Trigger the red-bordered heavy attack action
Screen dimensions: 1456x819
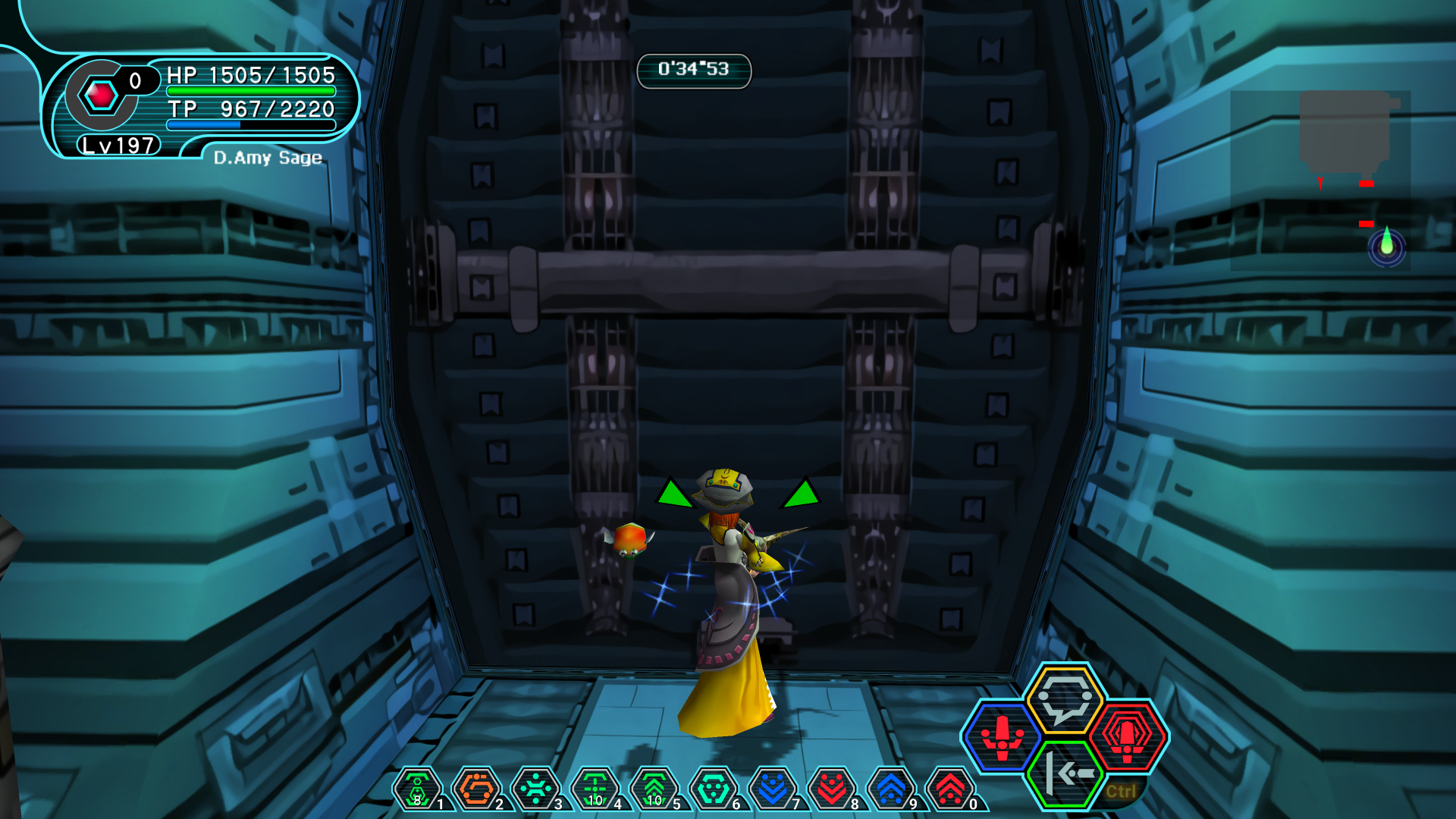tap(1127, 737)
